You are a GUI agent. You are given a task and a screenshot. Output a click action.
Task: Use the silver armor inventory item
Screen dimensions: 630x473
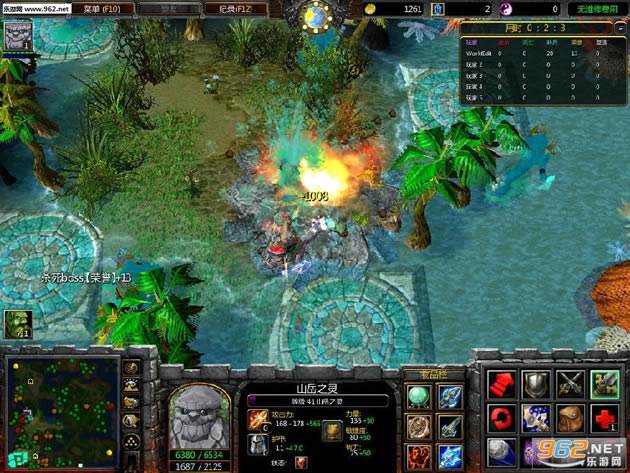coord(449,397)
